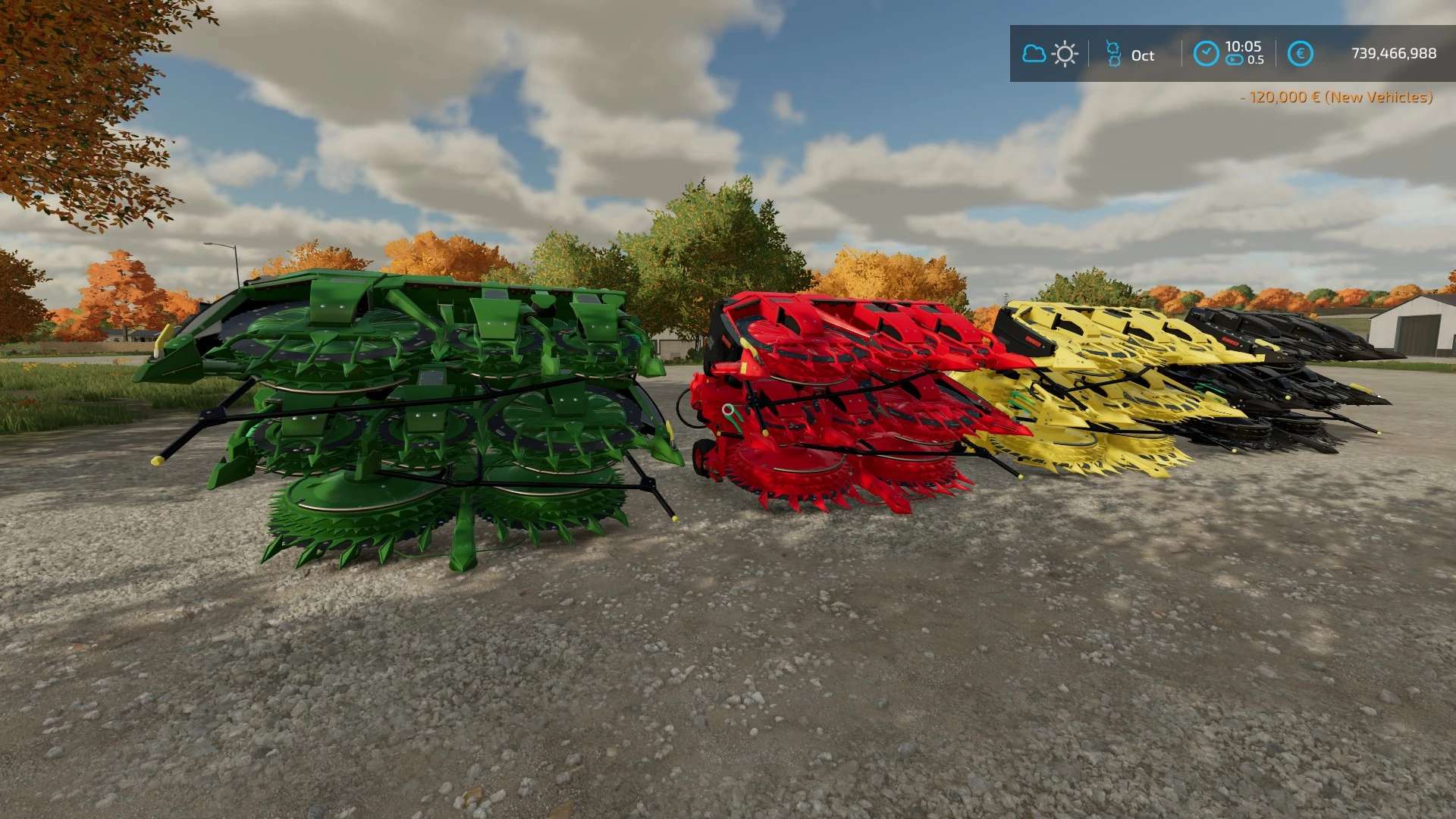
Task: Select the October season icon
Action: [x=1112, y=54]
